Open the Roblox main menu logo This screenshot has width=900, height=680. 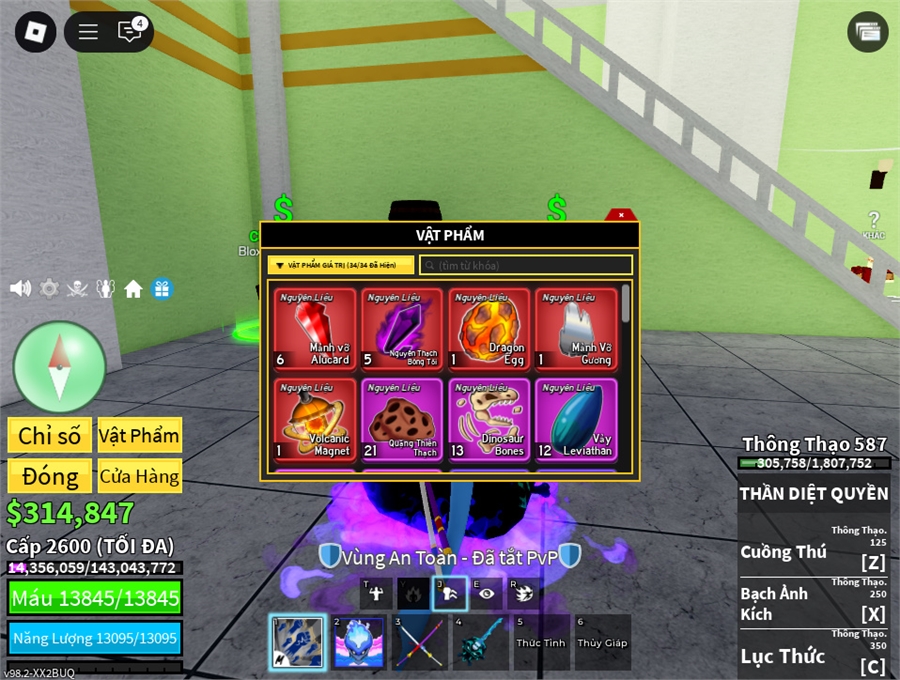click(36, 32)
